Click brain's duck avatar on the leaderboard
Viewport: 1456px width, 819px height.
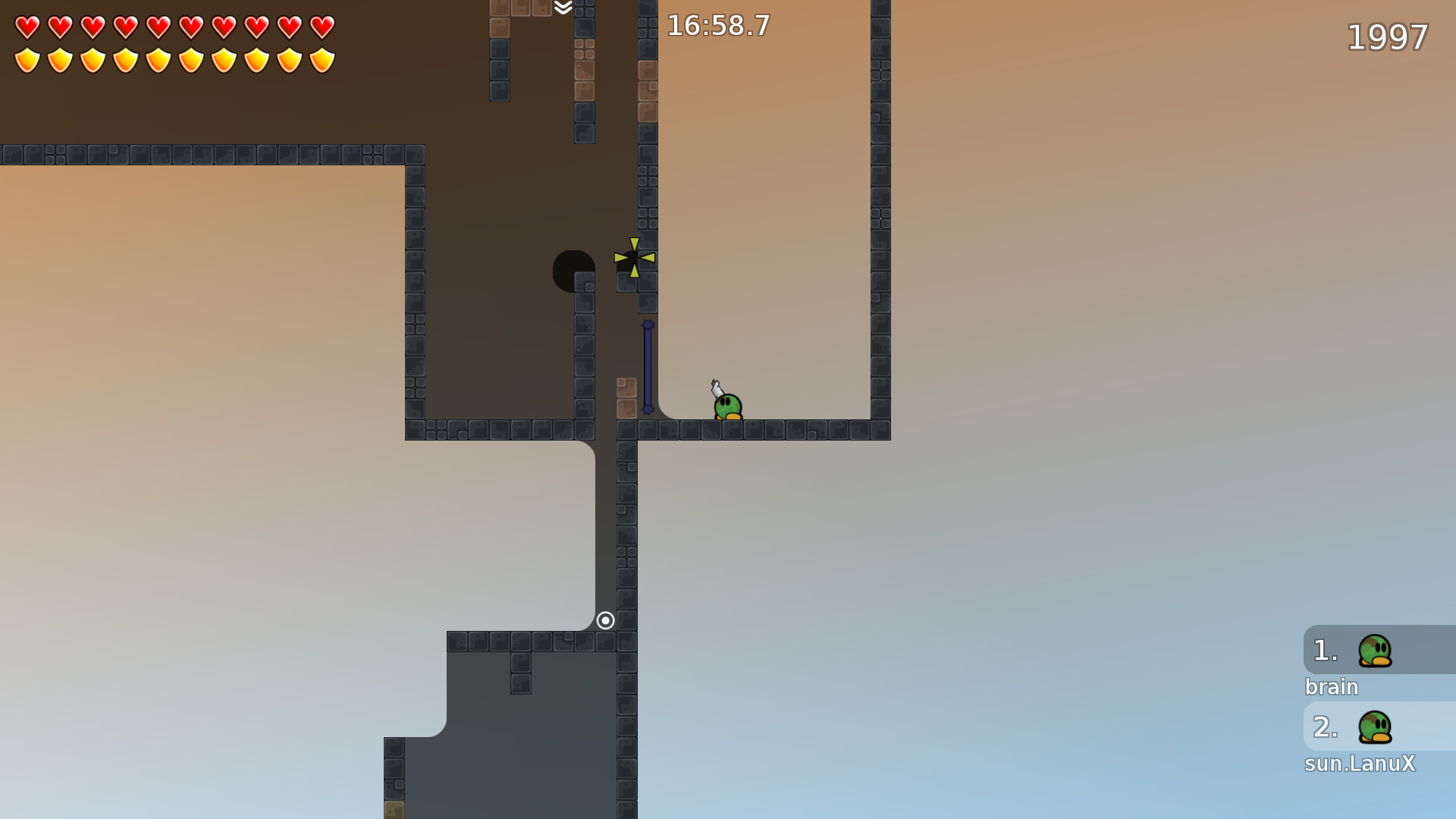pos(1374,651)
